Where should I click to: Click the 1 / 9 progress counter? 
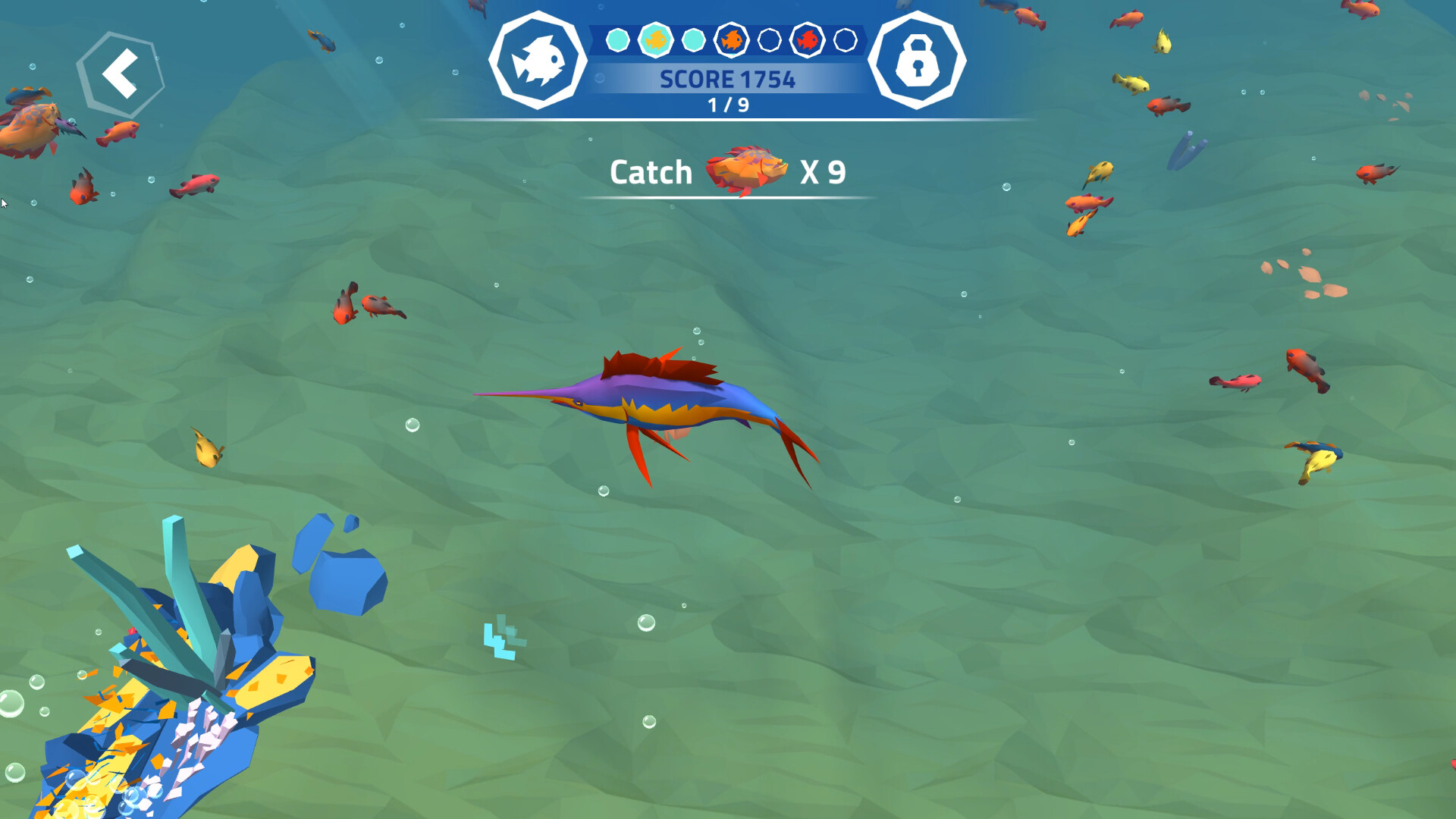click(728, 105)
